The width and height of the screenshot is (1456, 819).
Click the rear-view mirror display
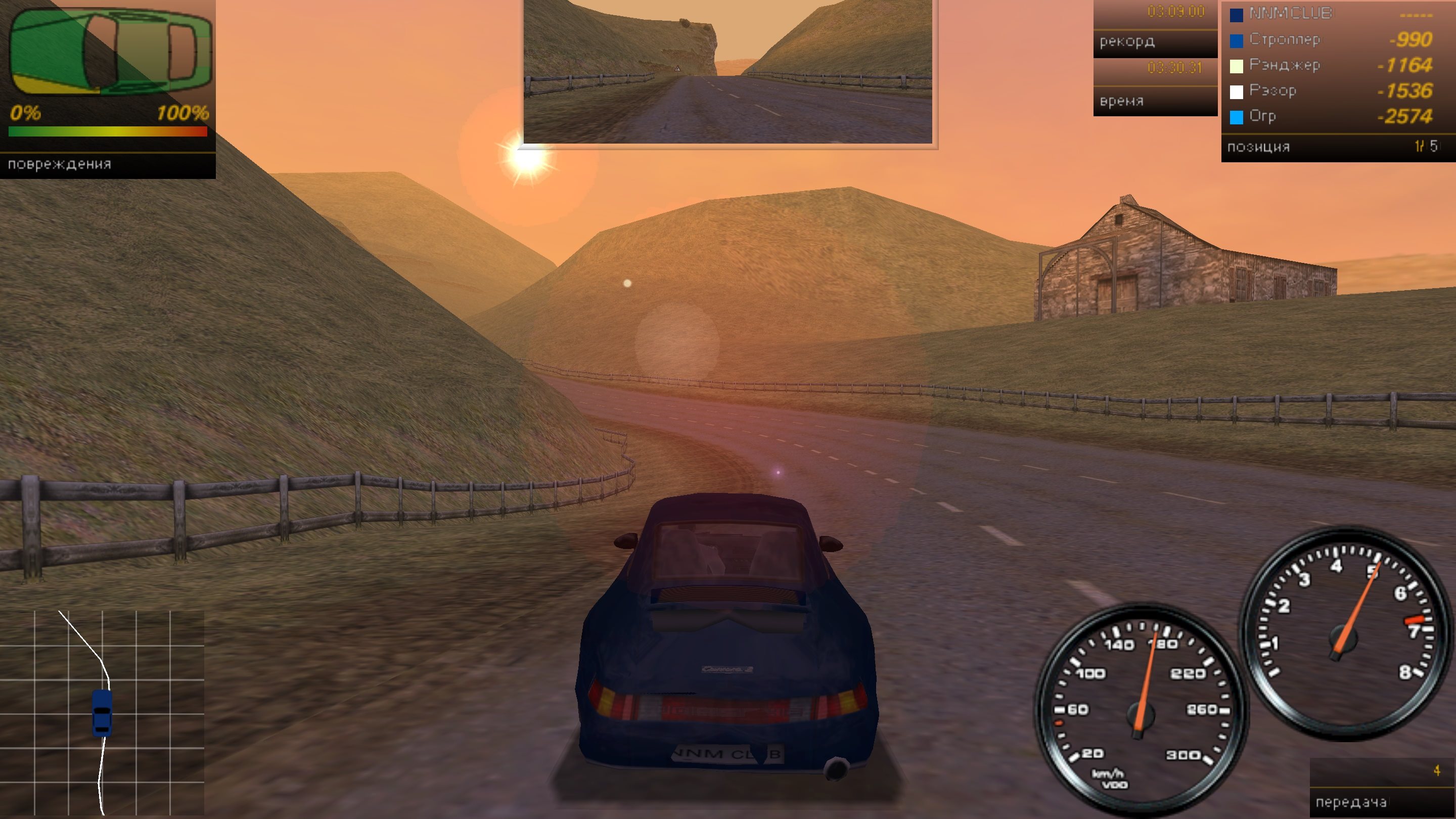(x=728, y=71)
